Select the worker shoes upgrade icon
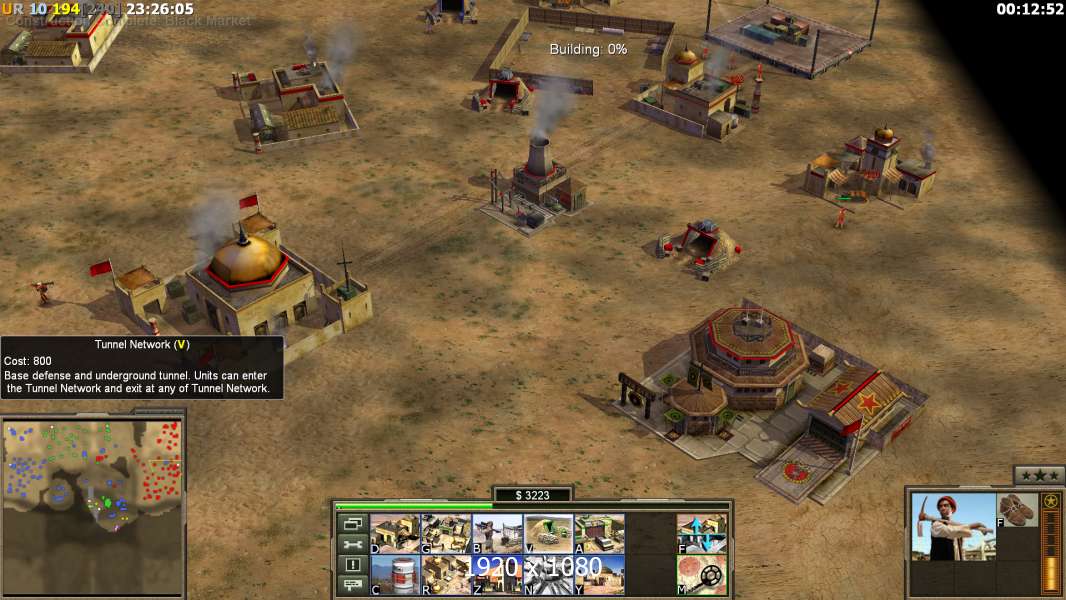This screenshot has height=600, width=1066. pyautogui.click(x=1018, y=510)
